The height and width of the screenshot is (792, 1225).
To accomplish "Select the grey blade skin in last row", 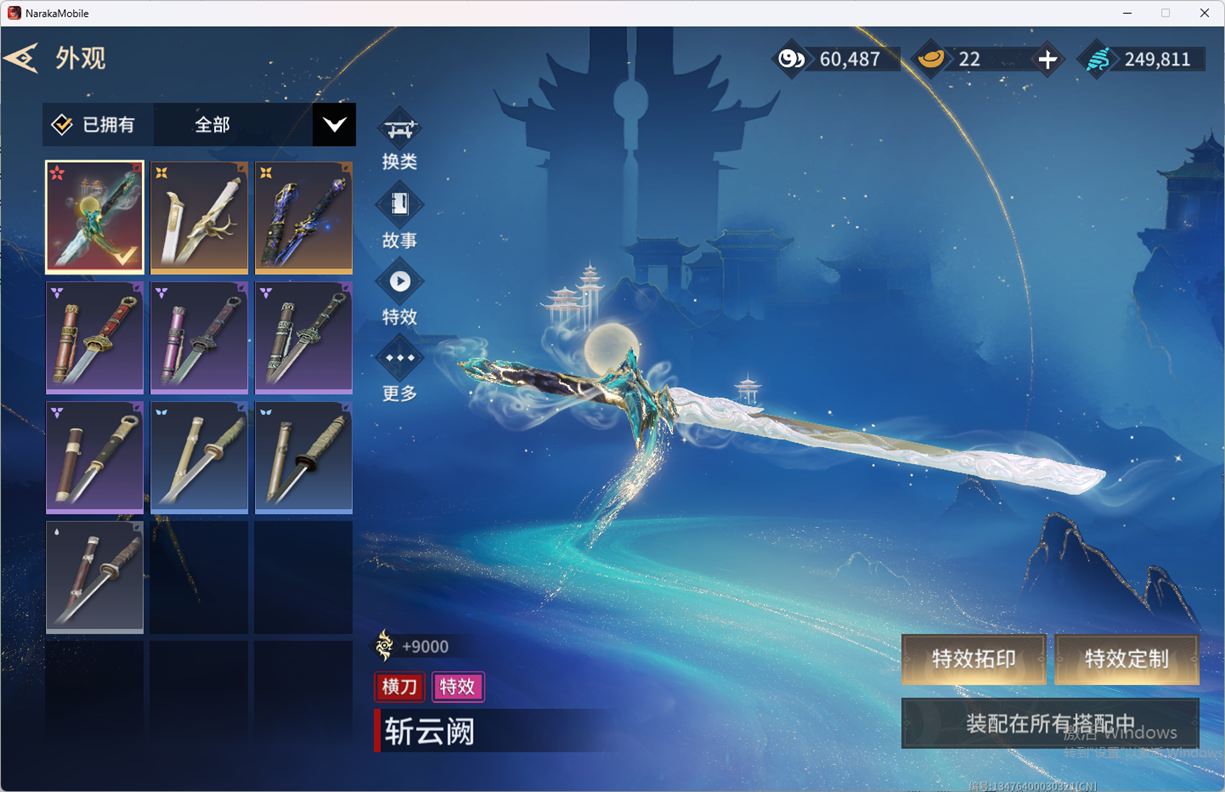I will pos(95,576).
